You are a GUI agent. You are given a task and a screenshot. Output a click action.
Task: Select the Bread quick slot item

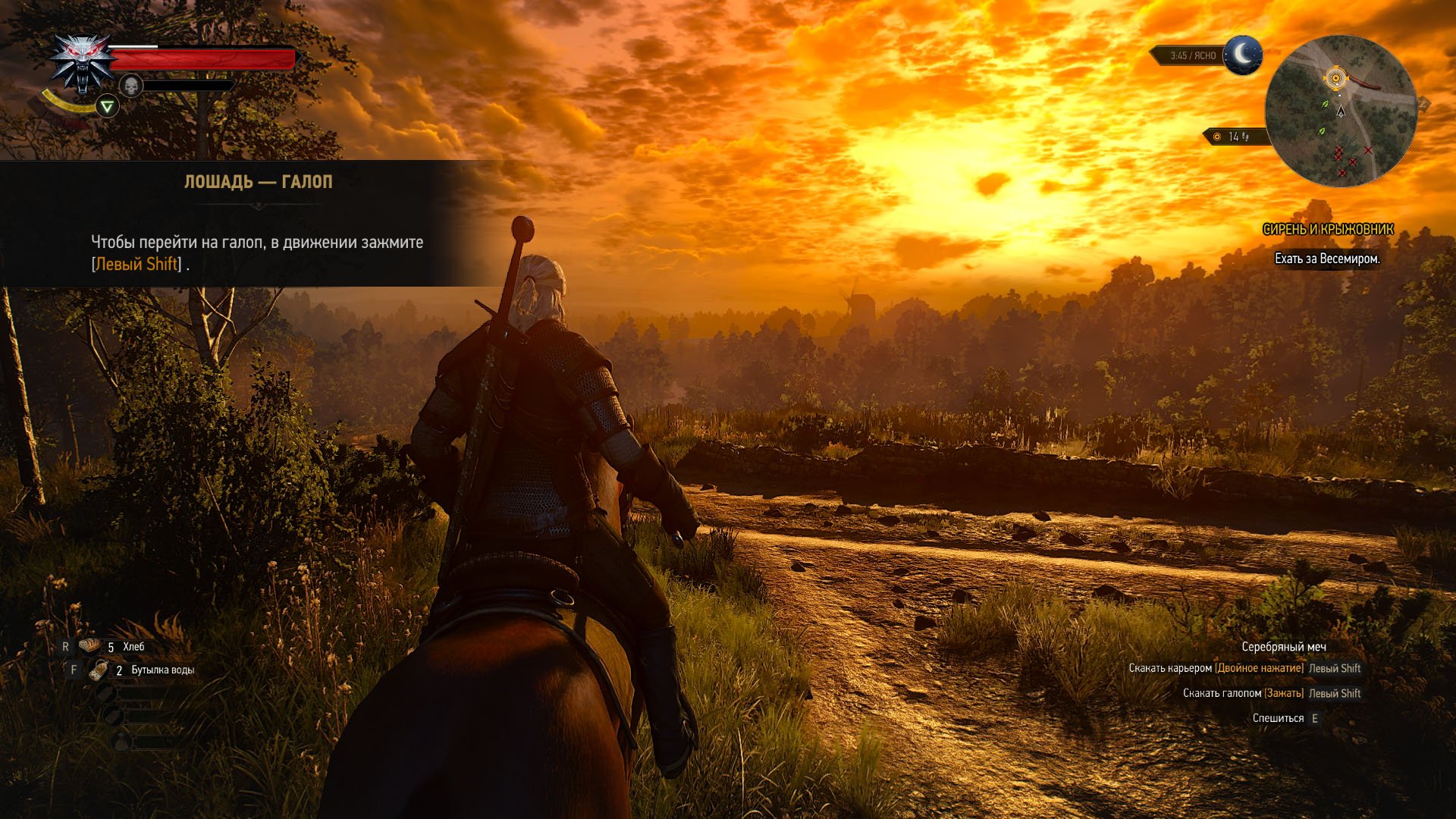click(x=92, y=646)
